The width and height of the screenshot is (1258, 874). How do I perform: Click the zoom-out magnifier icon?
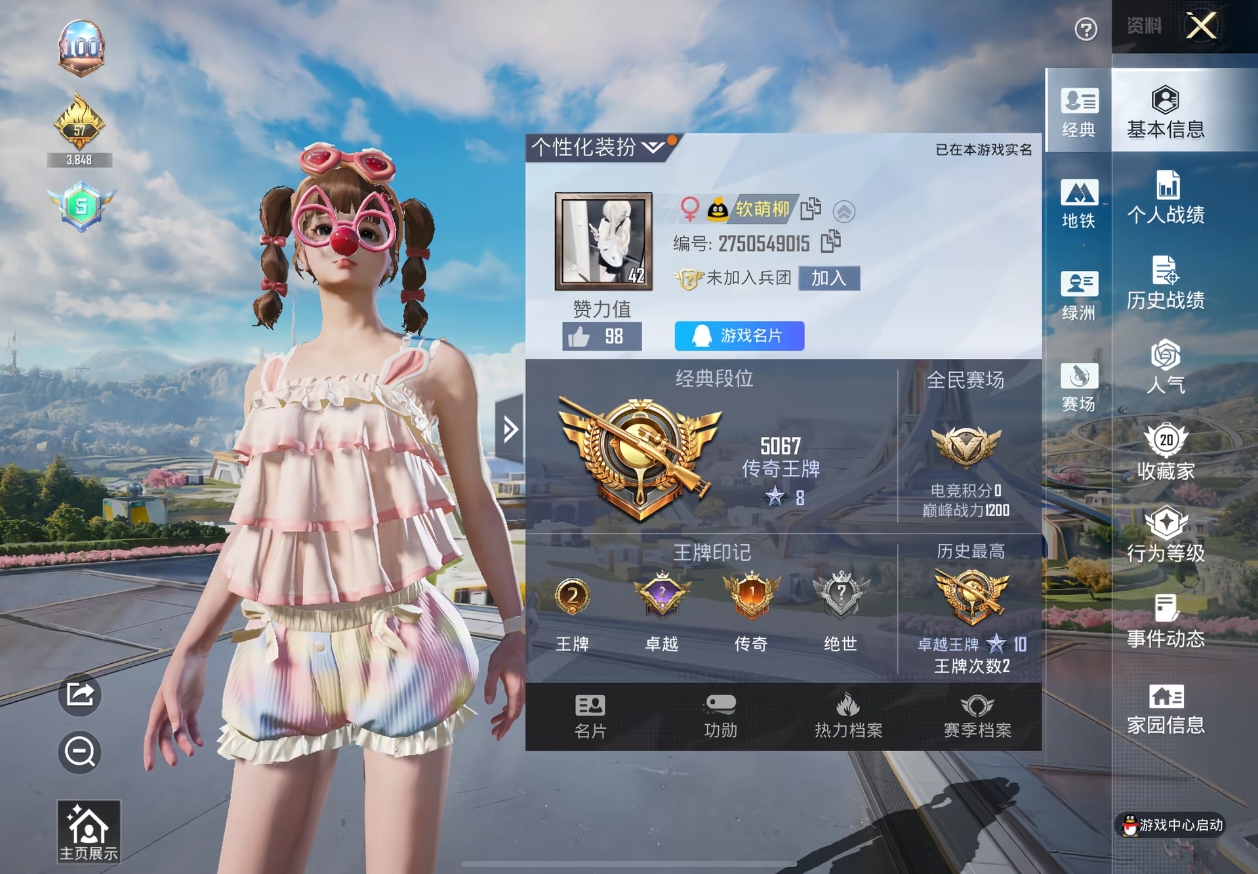tap(80, 751)
